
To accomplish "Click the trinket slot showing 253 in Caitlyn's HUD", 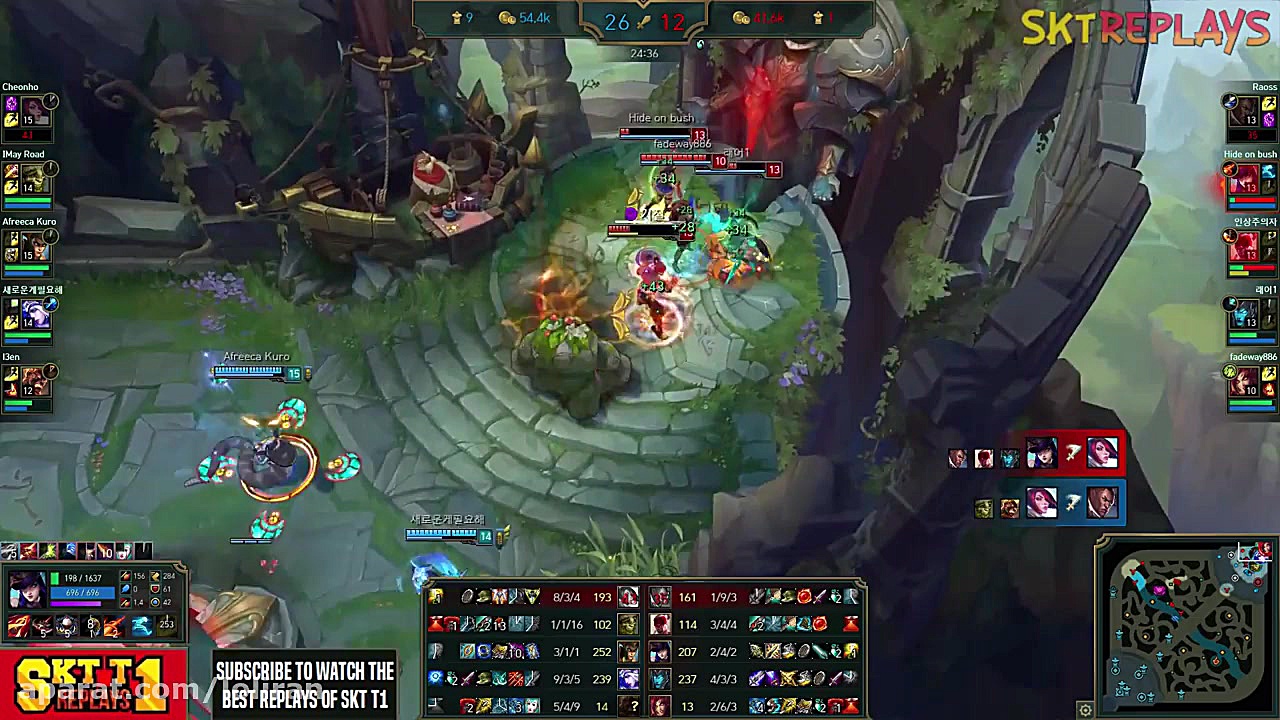I will click(168, 625).
